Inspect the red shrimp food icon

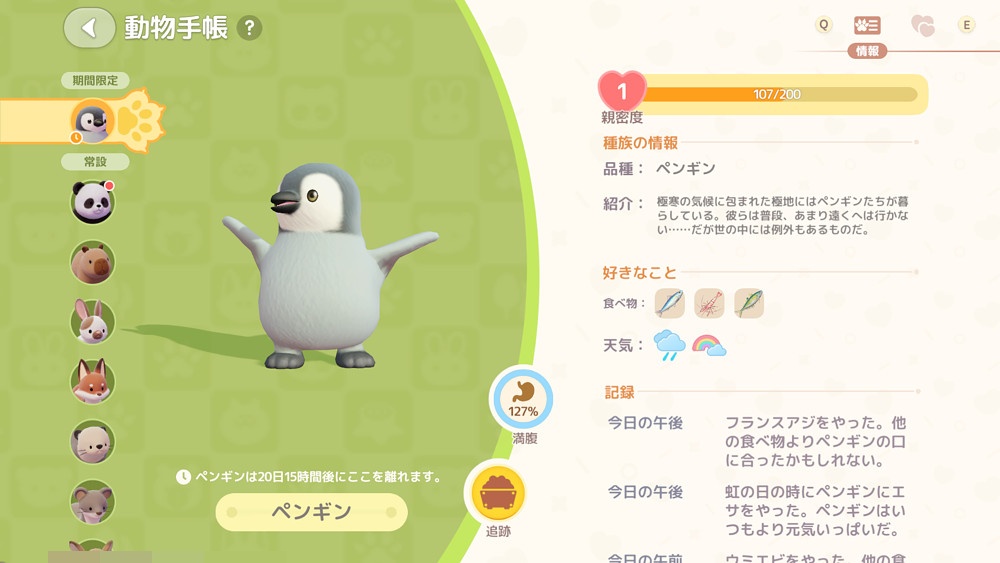[x=709, y=303]
